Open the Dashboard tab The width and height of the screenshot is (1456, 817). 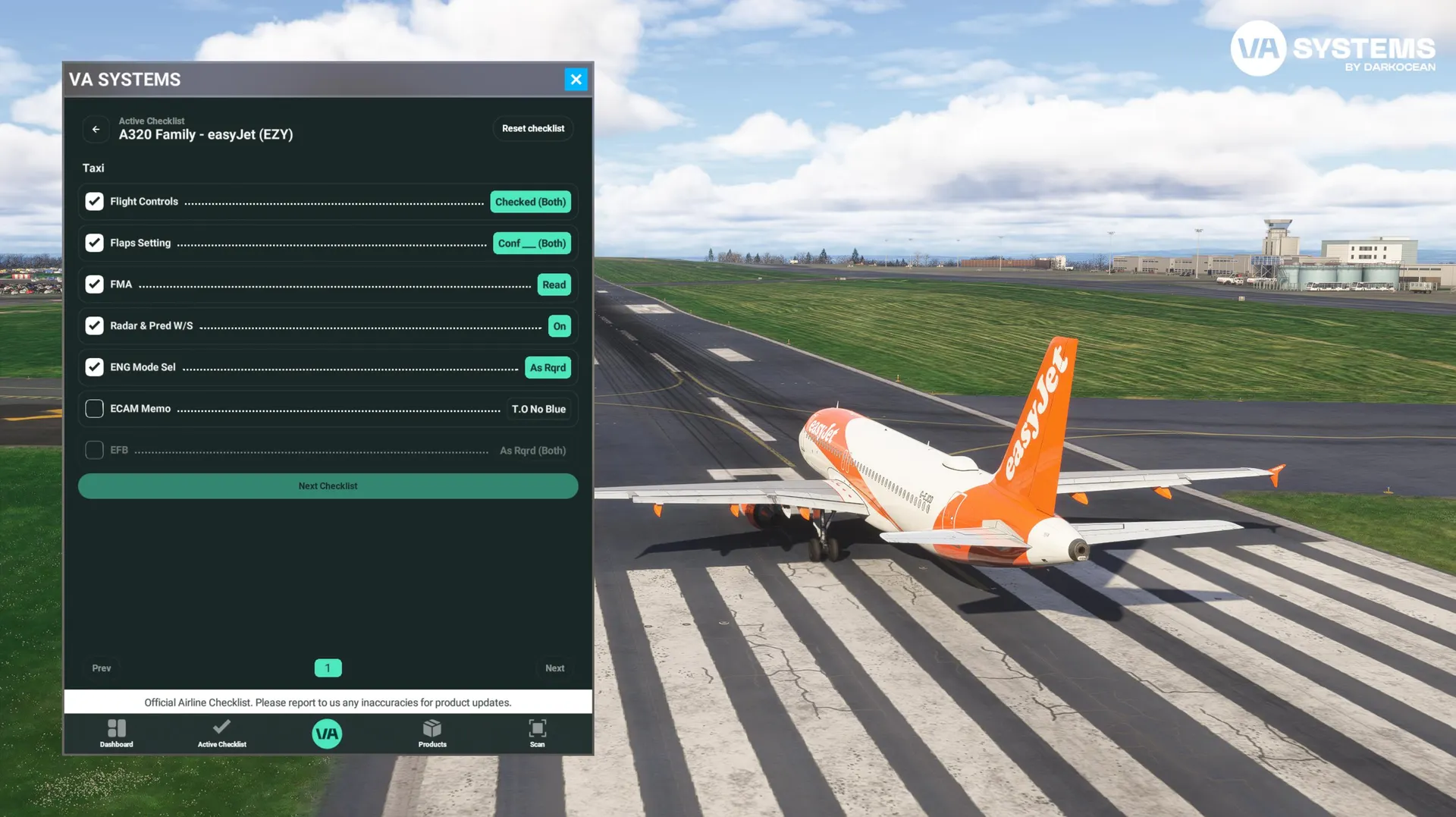coord(117,733)
